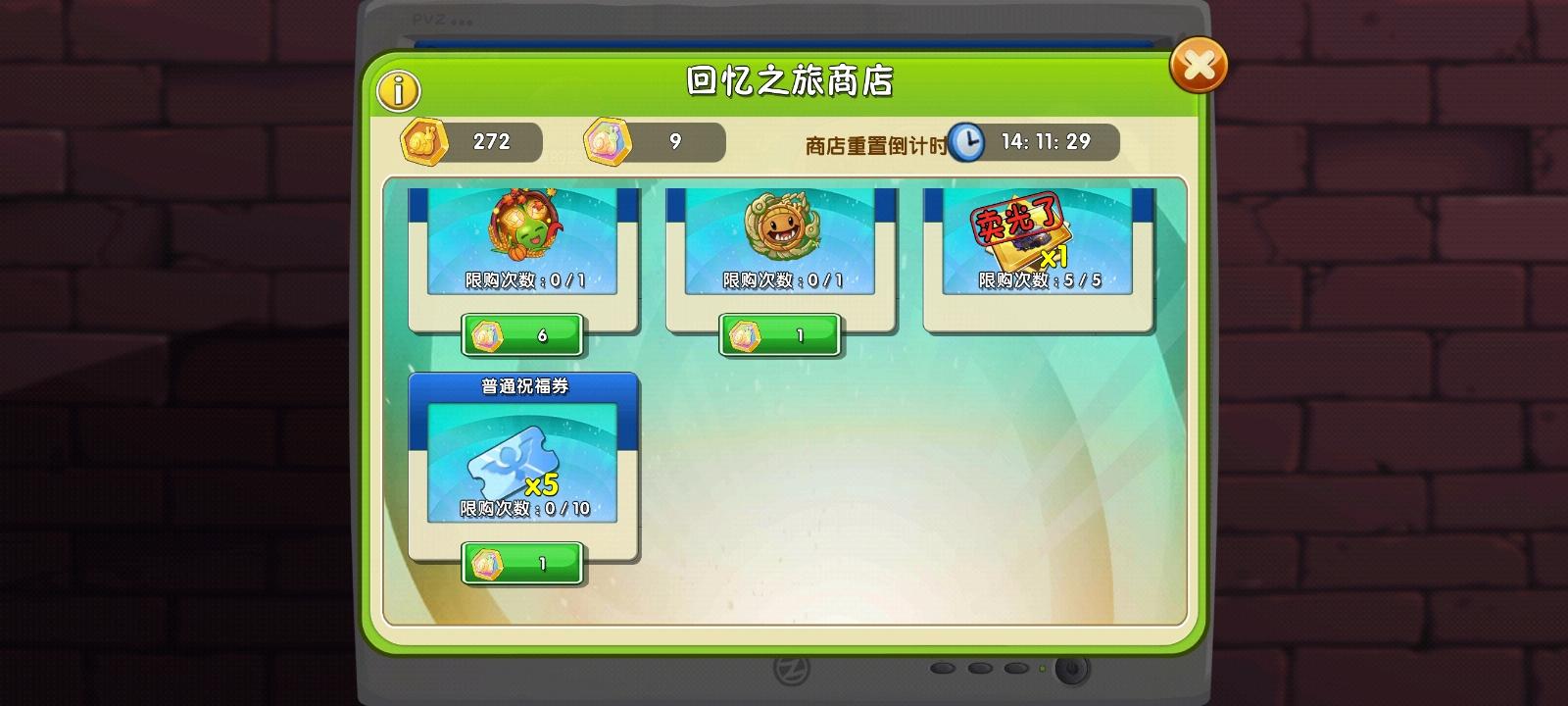The image size is (1568, 706).
Task: Click 限购次数 0/10 purchase limit text
Action: [x=522, y=509]
